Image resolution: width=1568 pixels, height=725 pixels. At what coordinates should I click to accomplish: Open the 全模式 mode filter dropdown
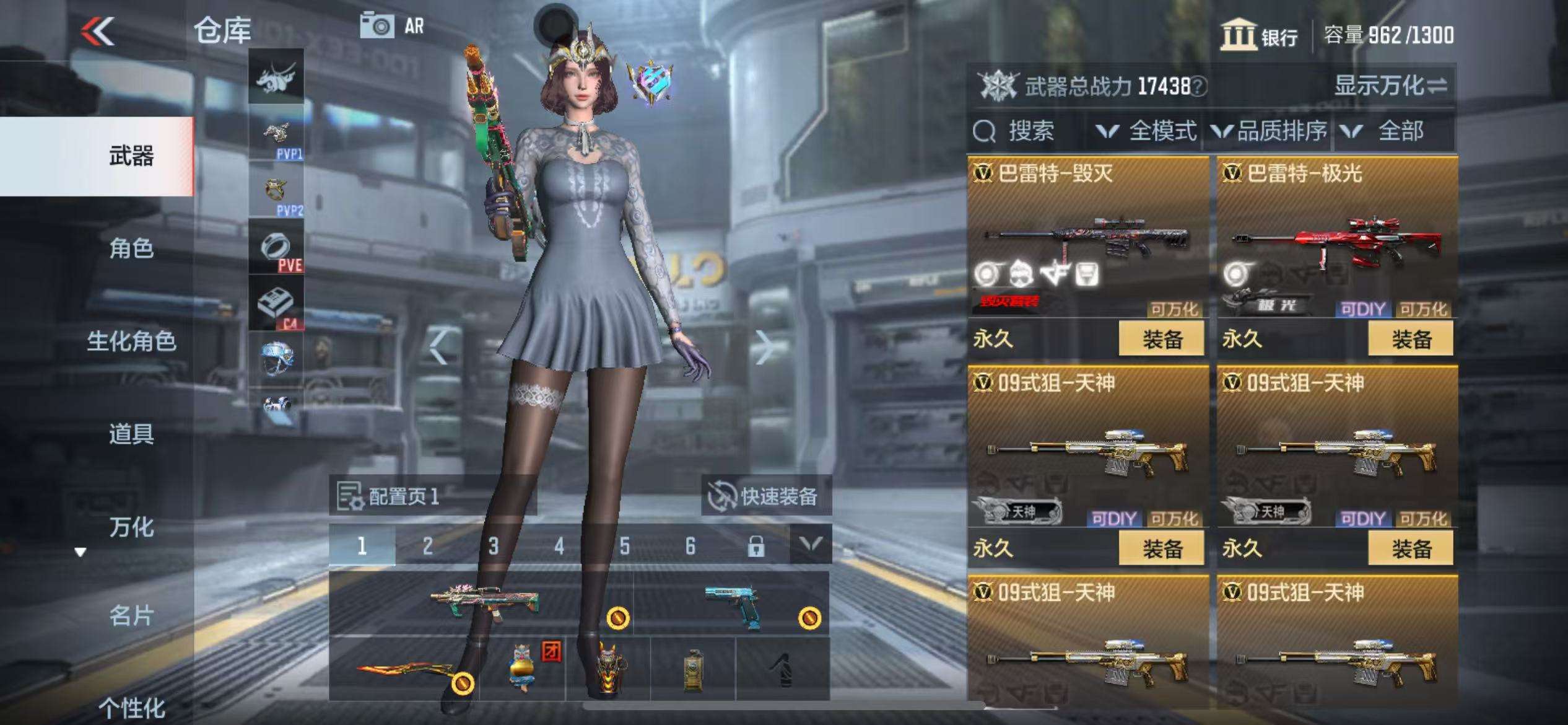click(1146, 131)
